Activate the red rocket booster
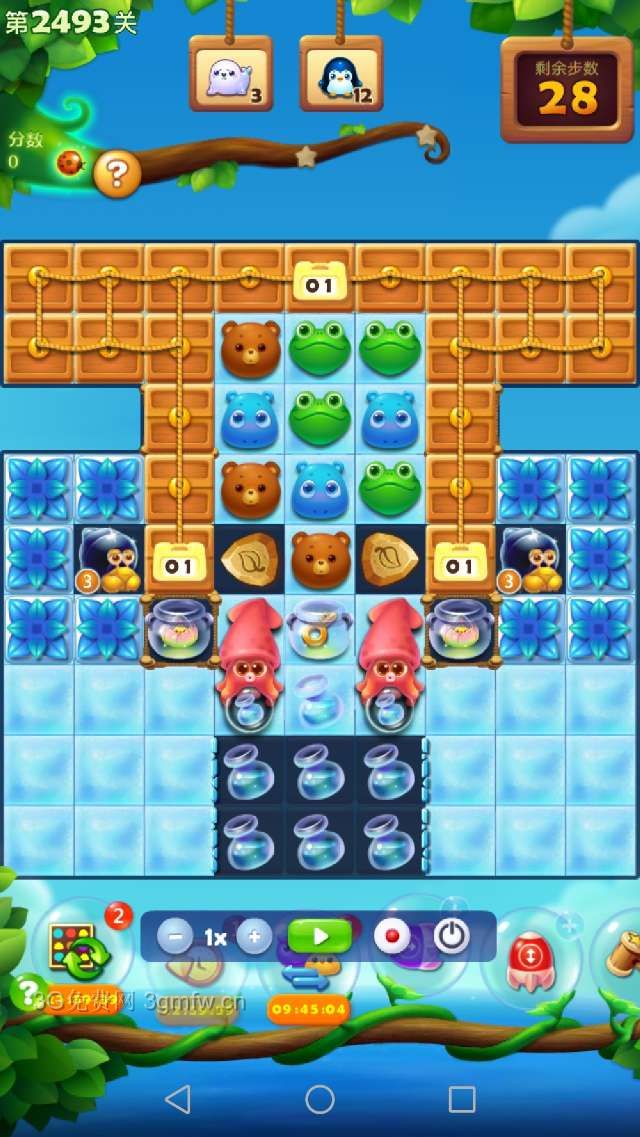The height and width of the screenshot is (1137, 640). tap(530, 957)
